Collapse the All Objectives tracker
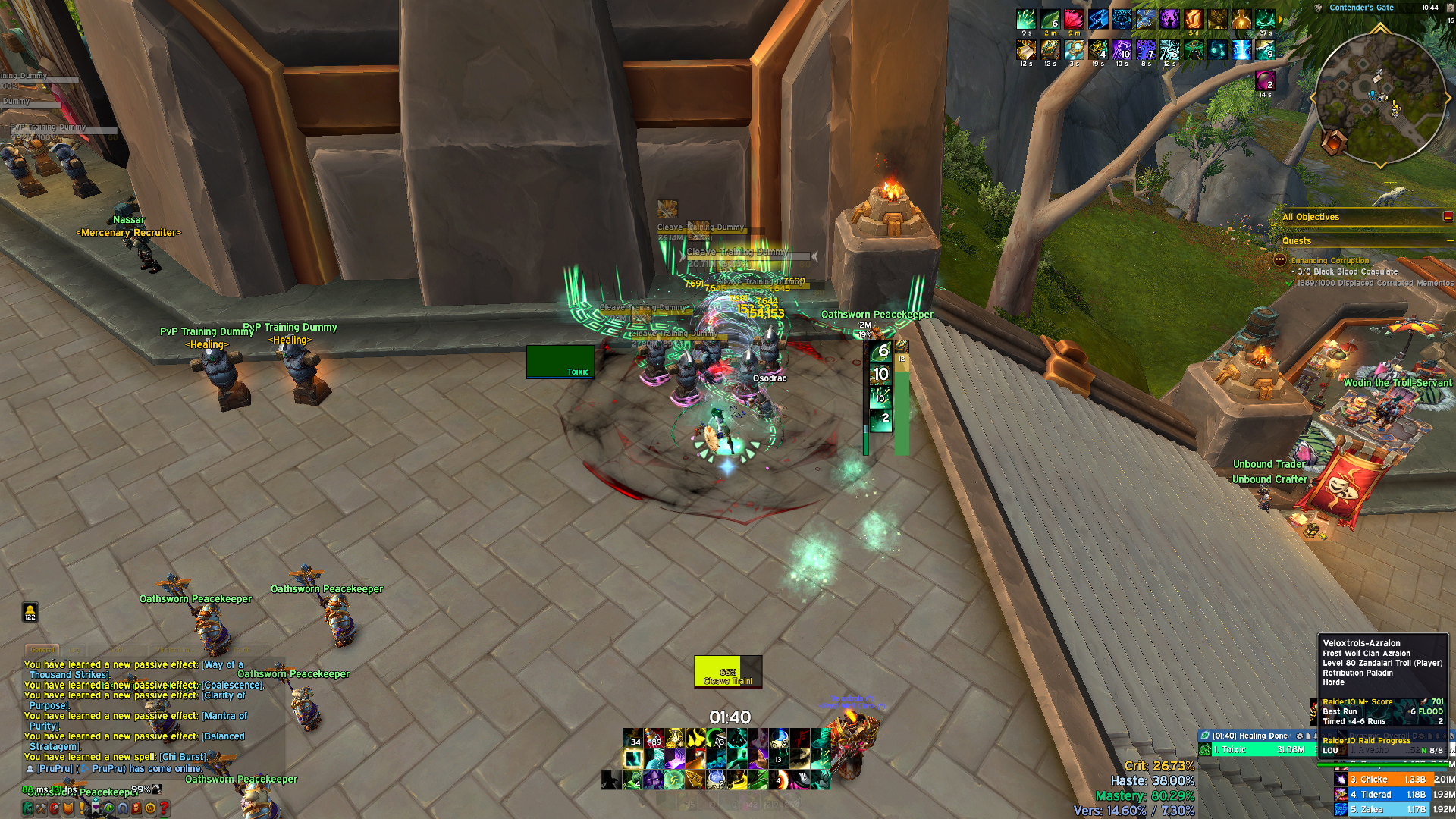Screen dimensions: 1456x819 click(x=1448, y=217)
